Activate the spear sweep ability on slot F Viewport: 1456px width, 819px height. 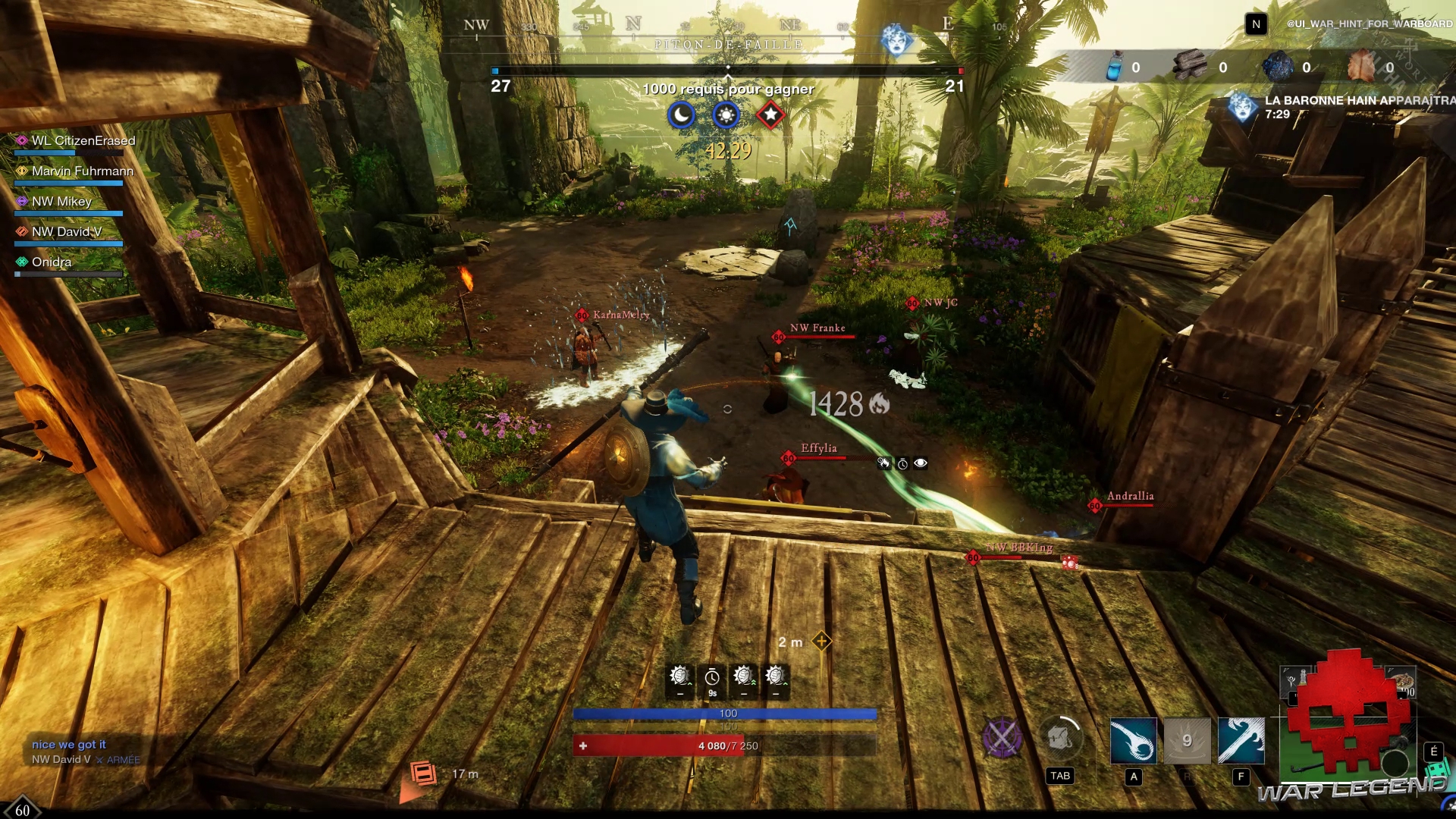(x=1241, y=740)
